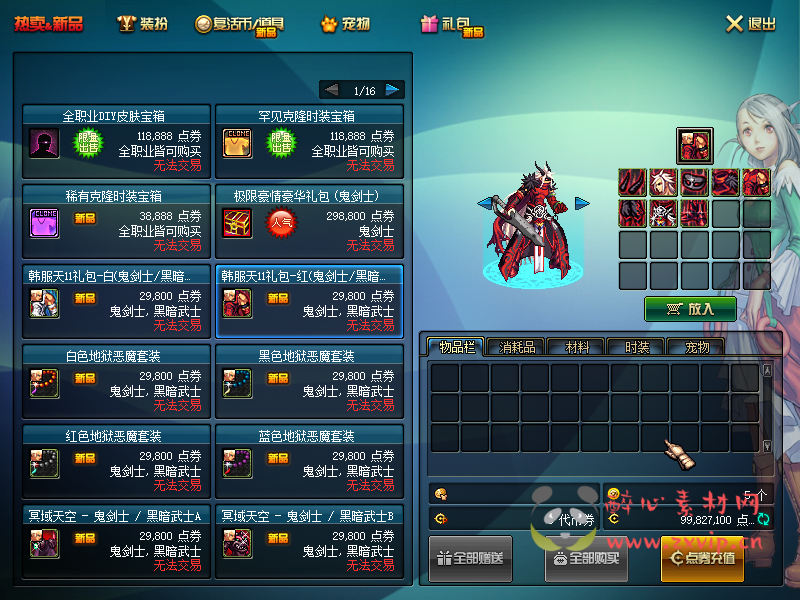Select 极限豪情豪华礼包 (鬼剑士)
This screenshot has height=600, width=800.
(x=309, y=217)
